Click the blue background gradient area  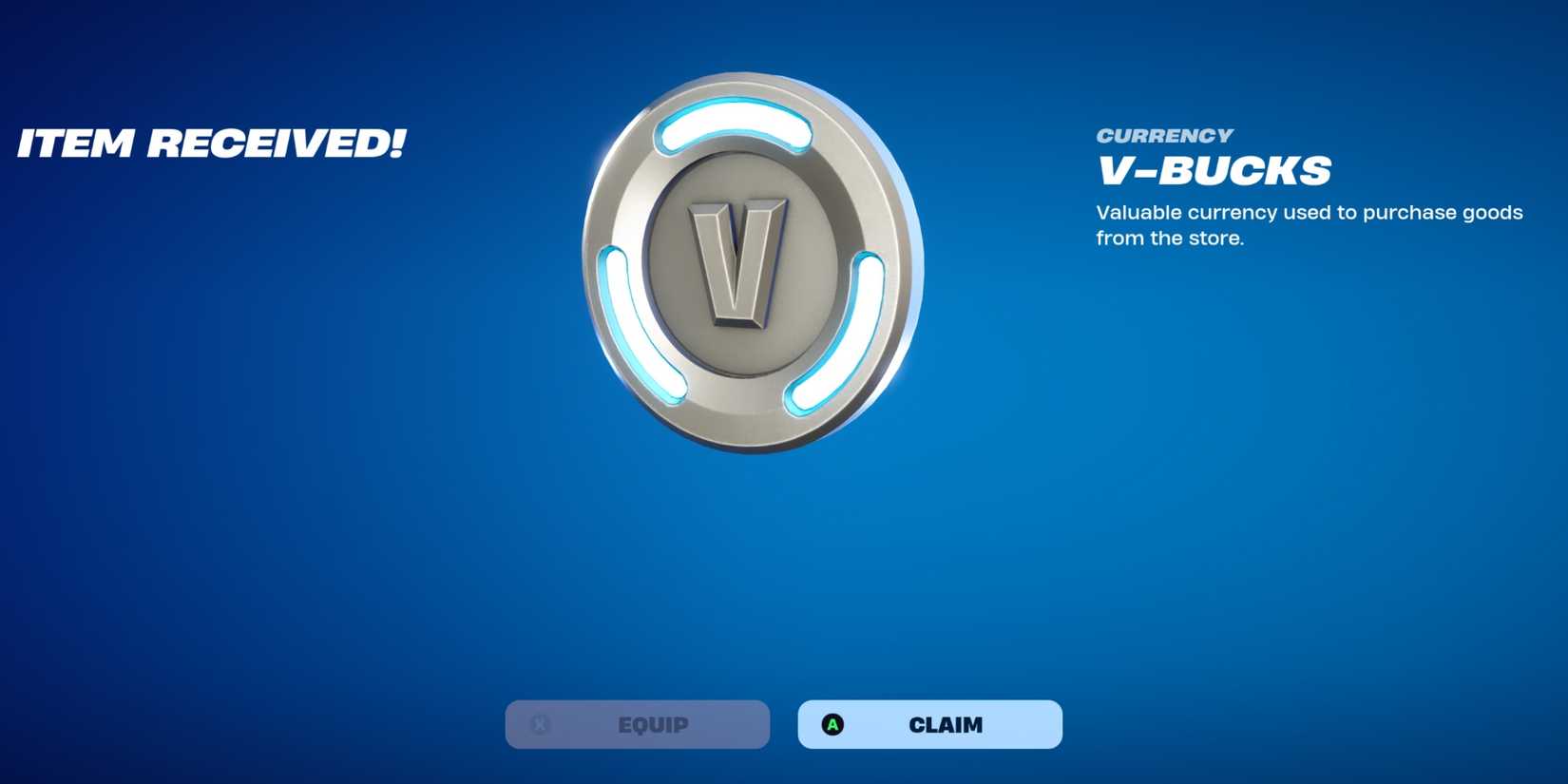click(285, 523)
